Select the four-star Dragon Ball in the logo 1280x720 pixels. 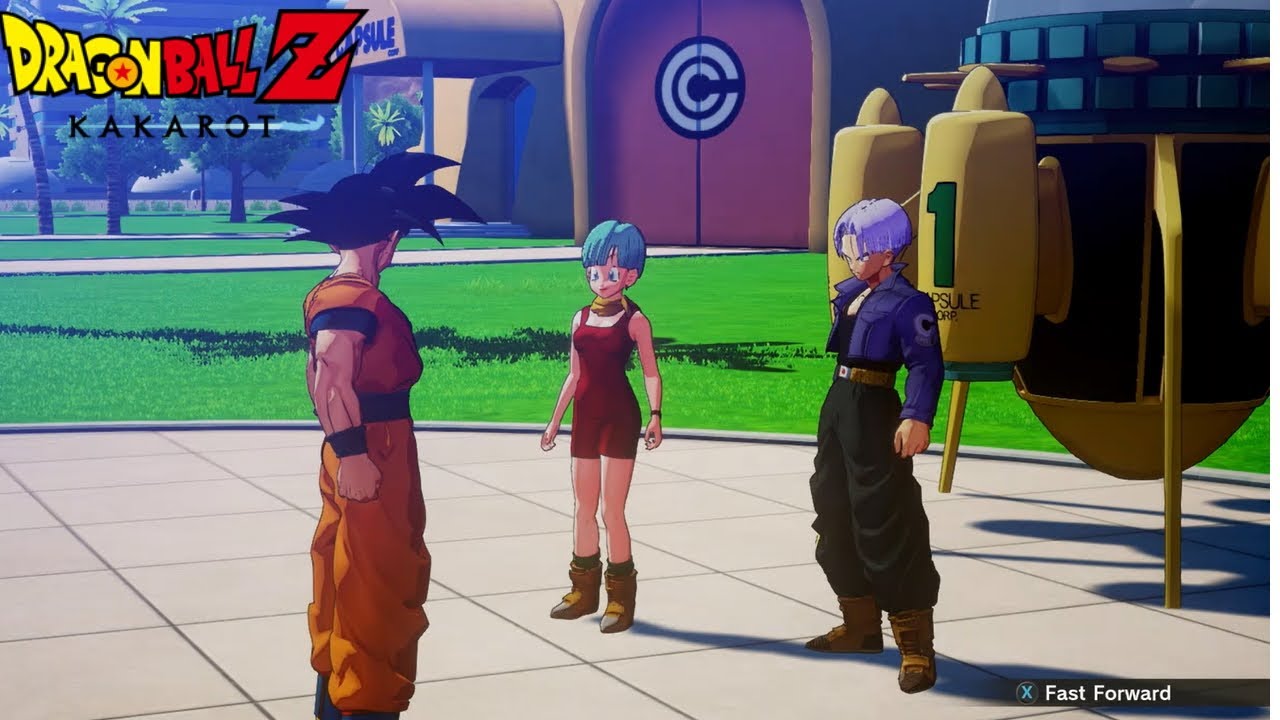(123, 73)
